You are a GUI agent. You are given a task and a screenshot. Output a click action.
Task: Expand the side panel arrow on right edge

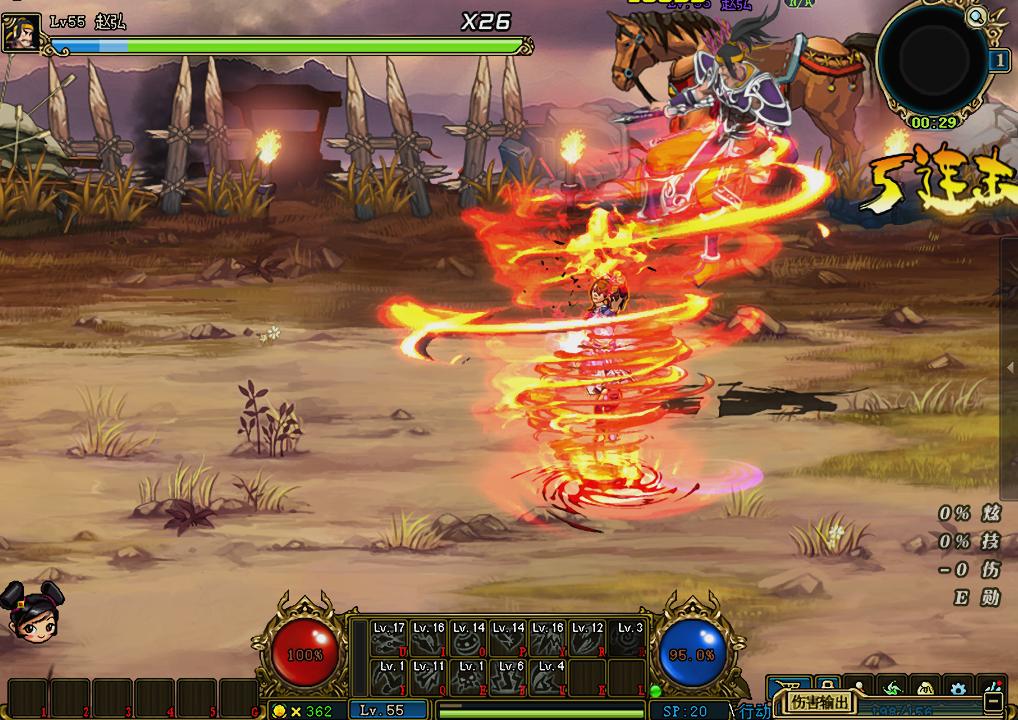point(1011,368)
